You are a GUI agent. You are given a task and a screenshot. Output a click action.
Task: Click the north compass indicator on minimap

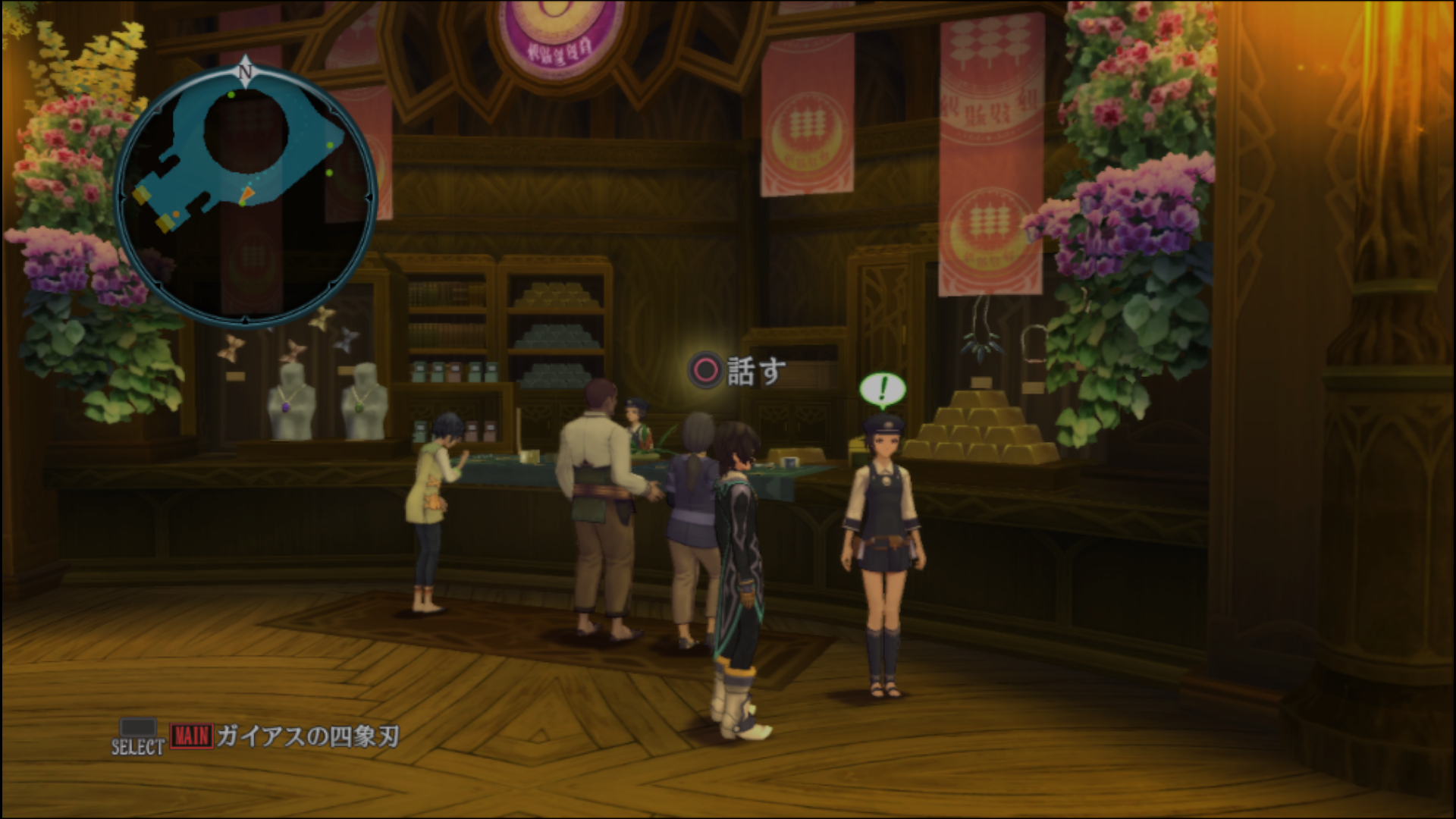[x=245, y=71]
